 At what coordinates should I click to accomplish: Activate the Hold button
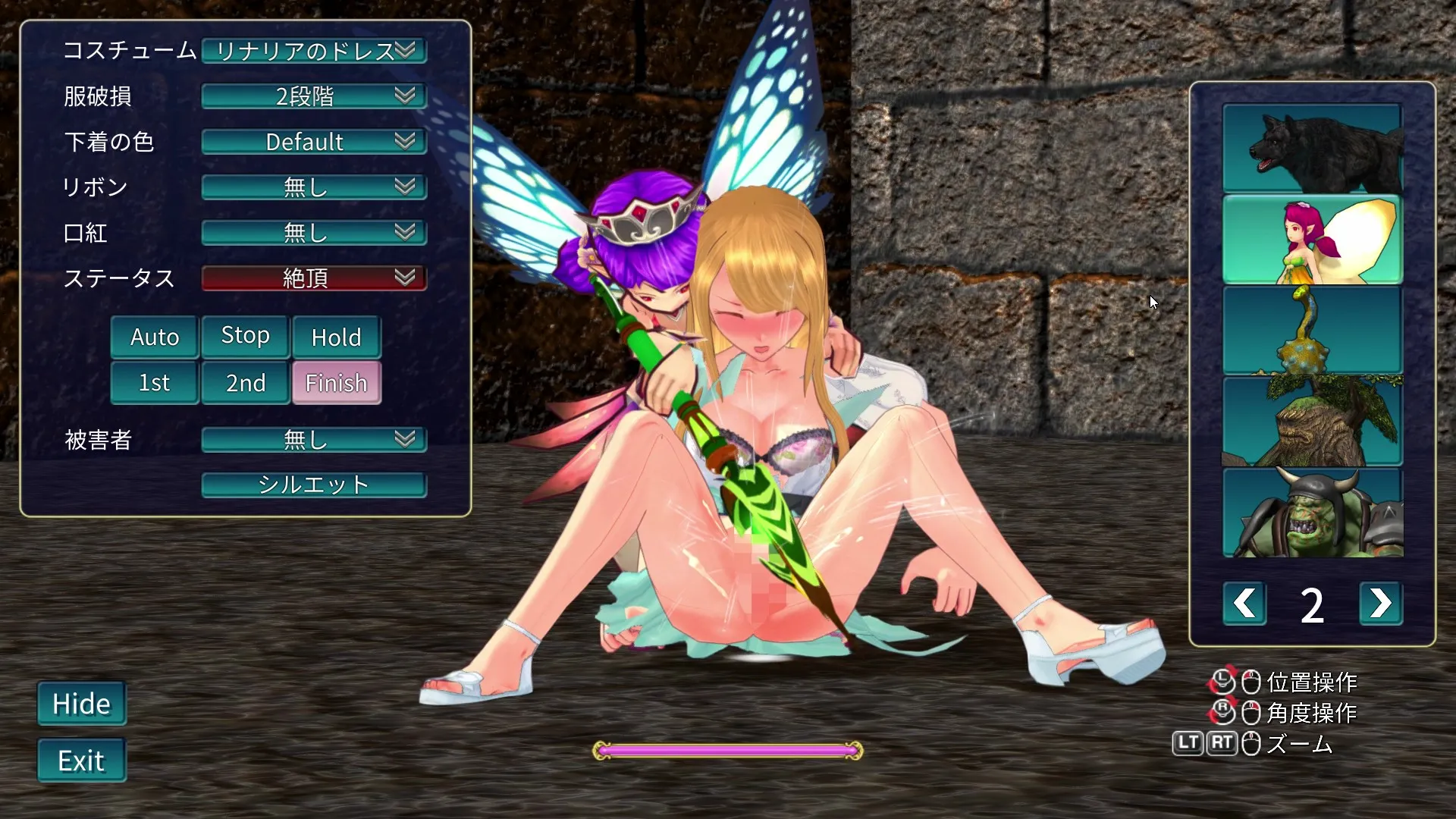tap(336, 337)
